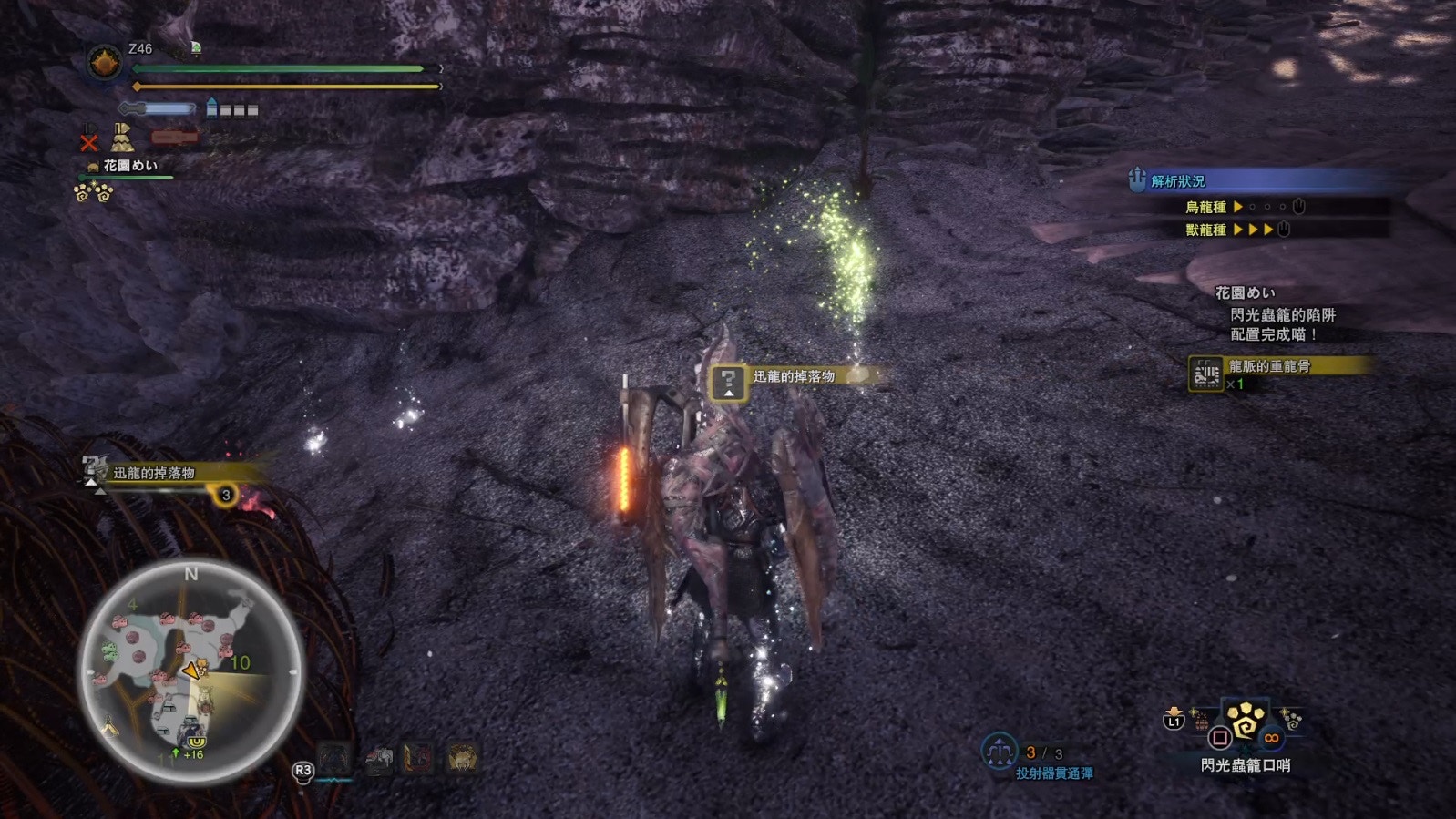Image resolution: width=1456 pixels, height=819 pixels.
Task: Click the gold sack buff icon
Action: pyautogui.click(x=122, y=138)
